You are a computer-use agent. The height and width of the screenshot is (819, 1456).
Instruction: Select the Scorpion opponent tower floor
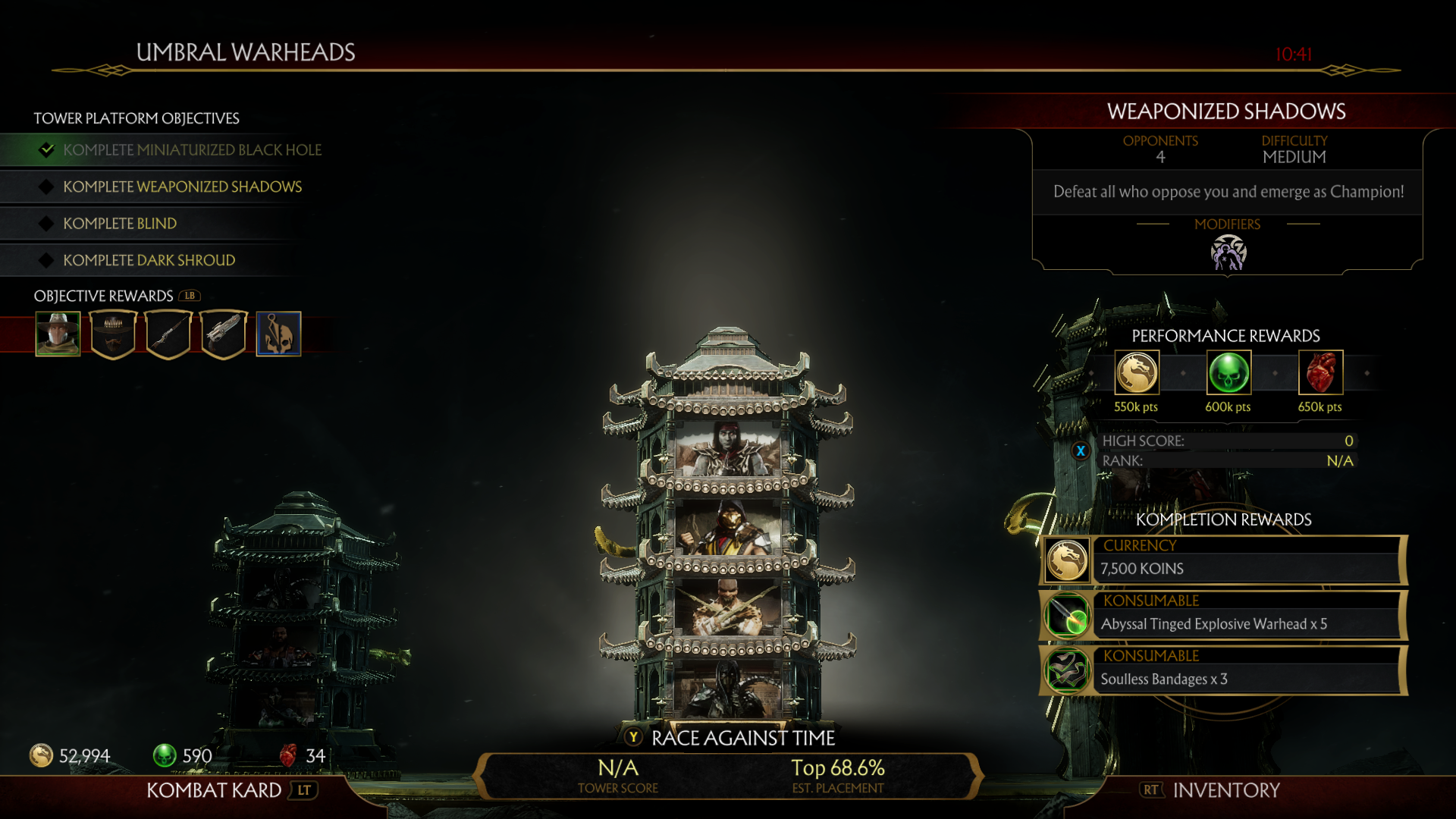[x=728, y=529]
